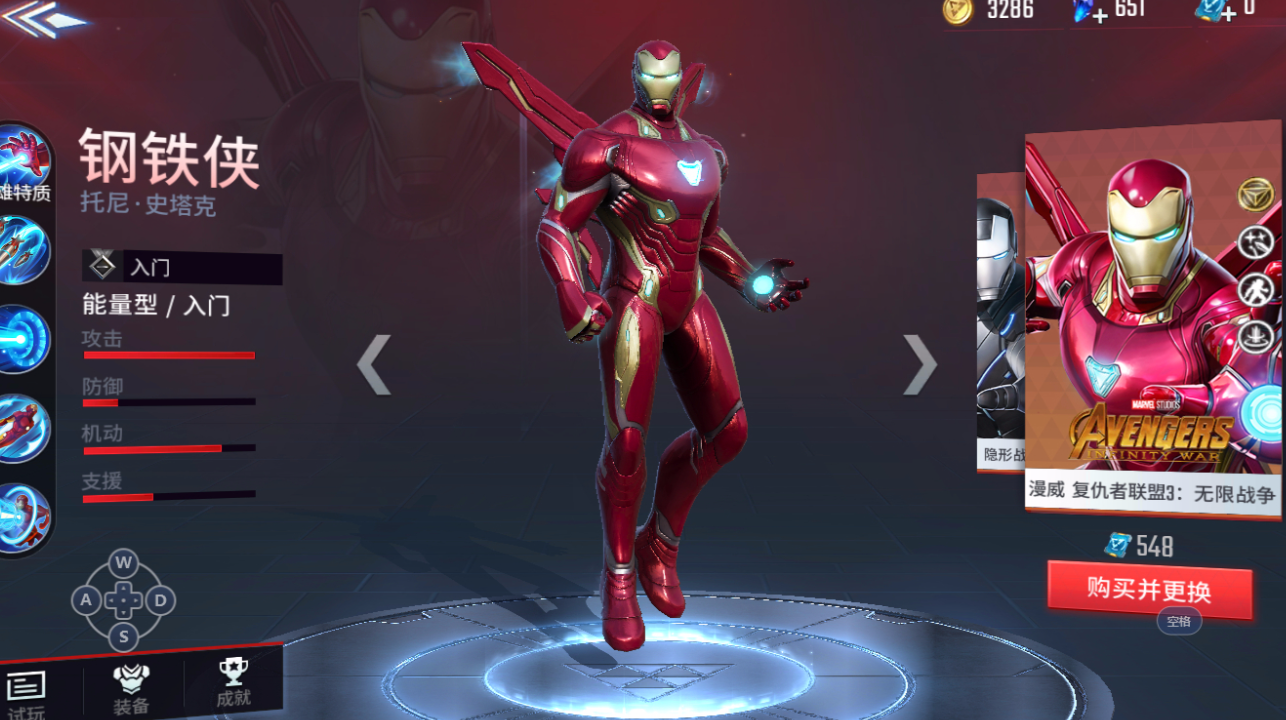Select the bottom Iron Man dash skill icon

[x=22, y=517]
